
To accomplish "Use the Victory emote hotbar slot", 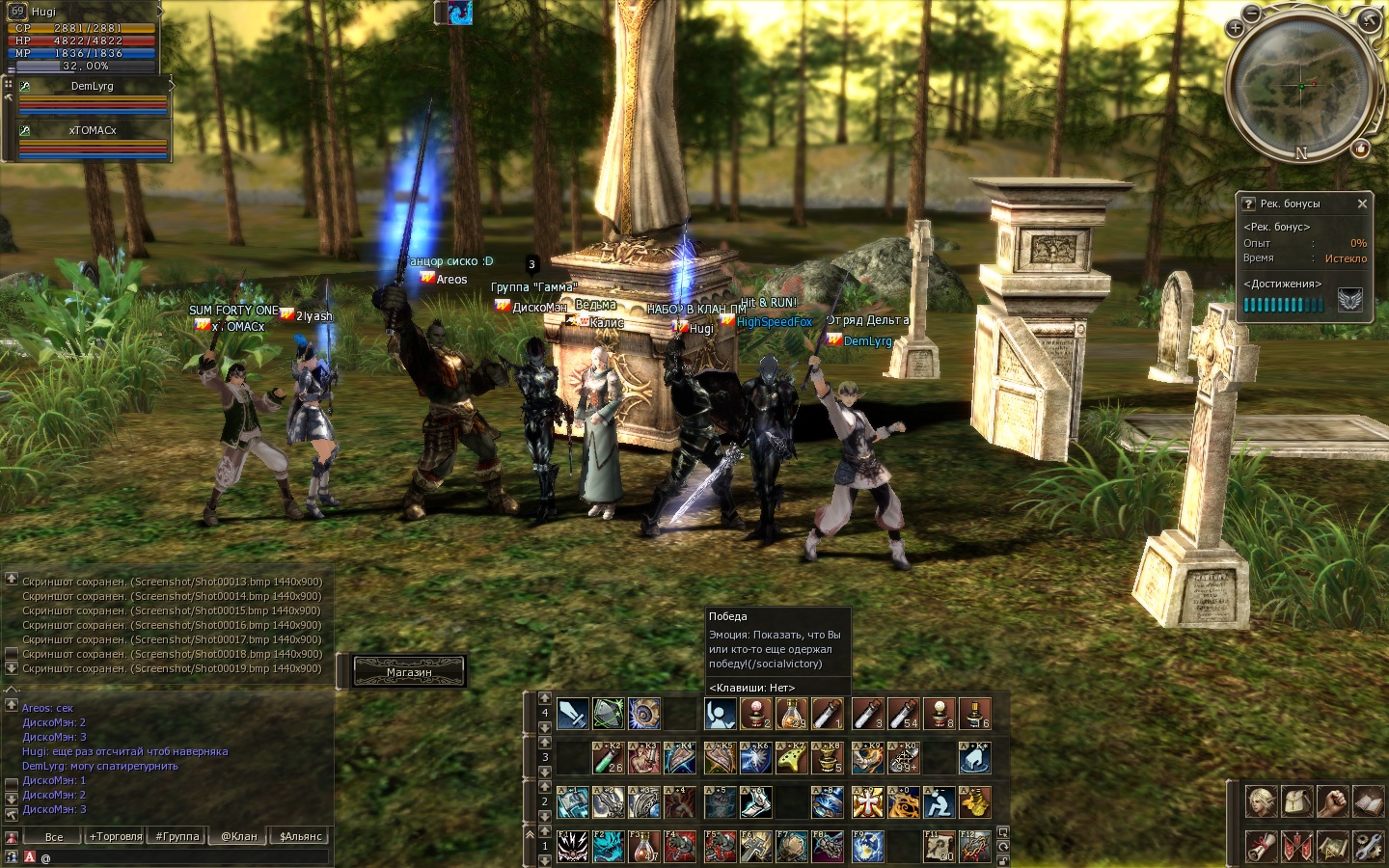I will [x=720, y=714].
